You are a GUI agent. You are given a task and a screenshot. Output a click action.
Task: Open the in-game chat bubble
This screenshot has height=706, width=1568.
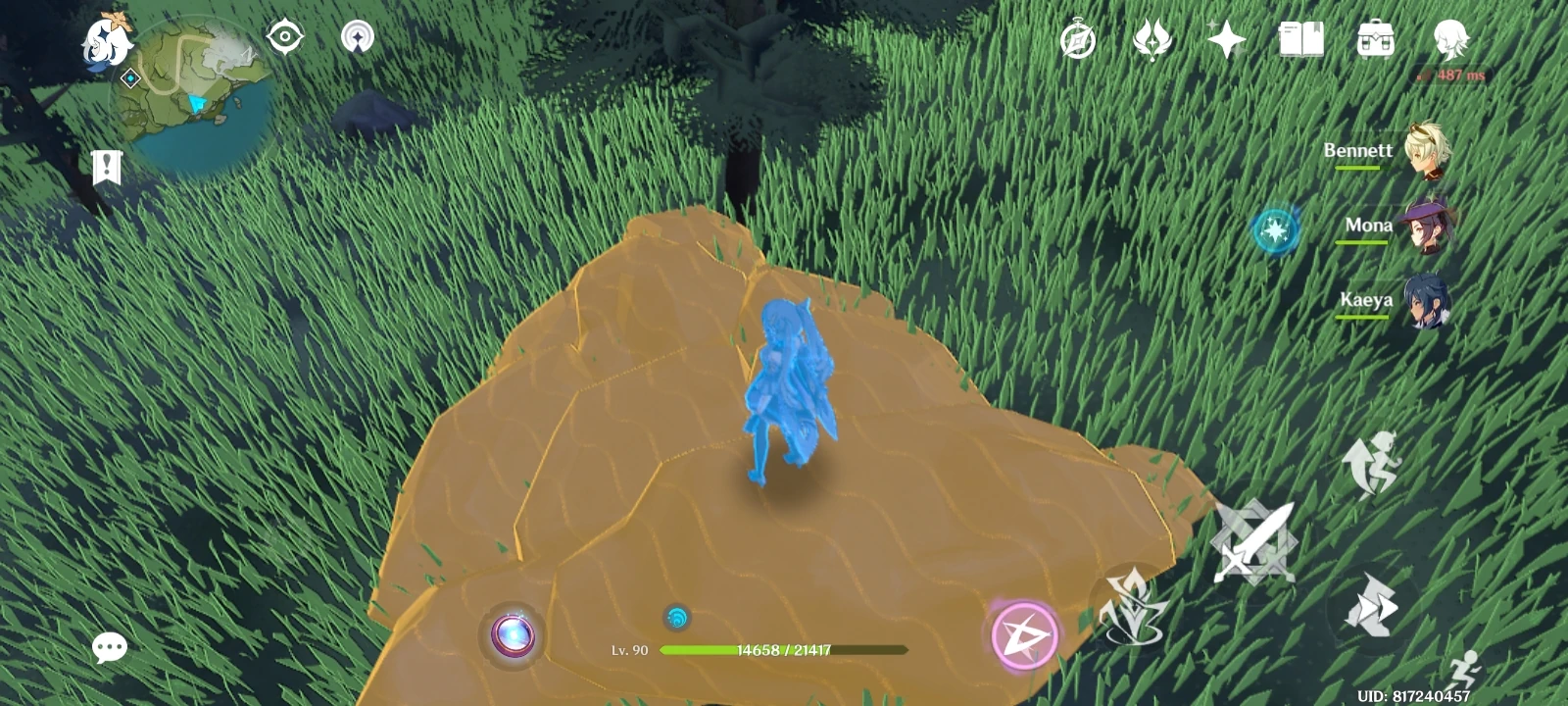[108, 645]
